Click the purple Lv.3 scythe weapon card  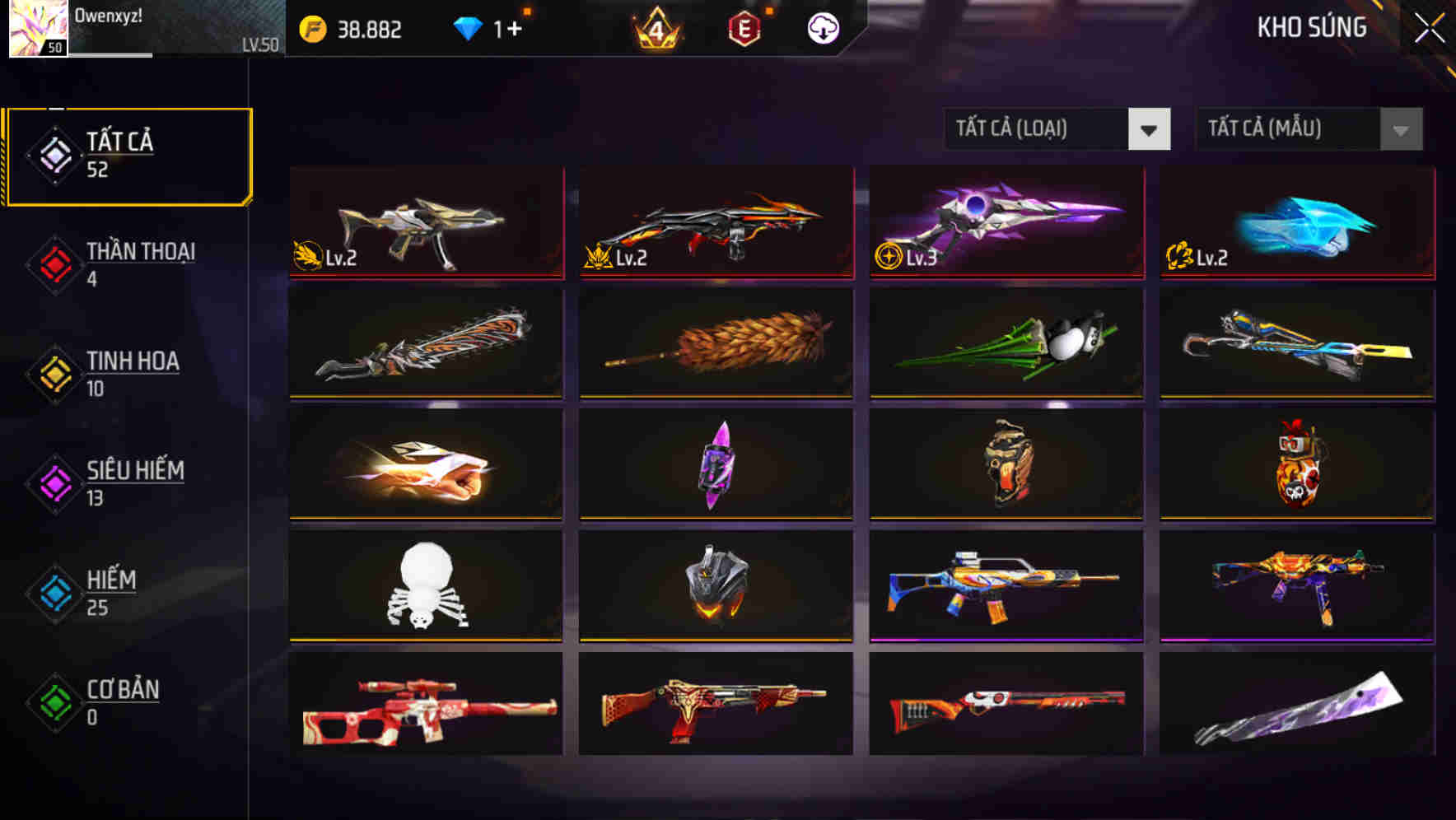(1004, 224)
